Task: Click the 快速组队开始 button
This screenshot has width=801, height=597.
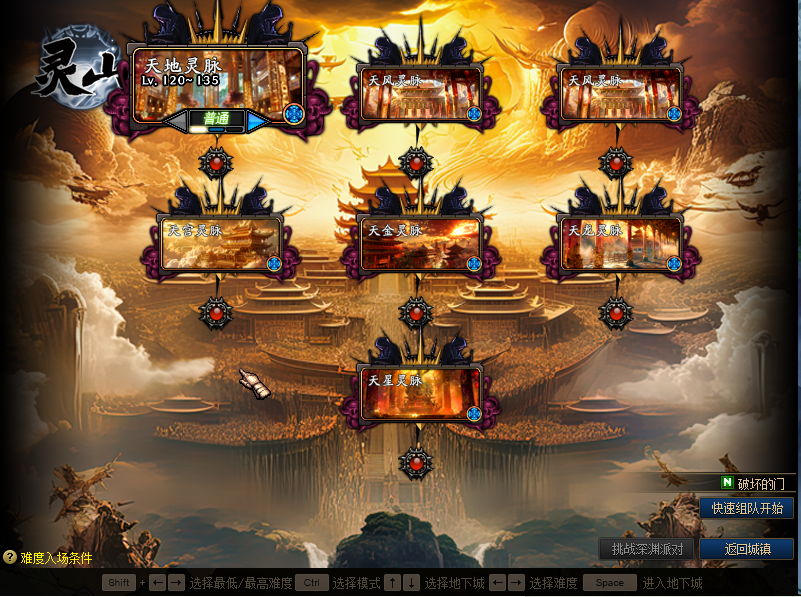Action: point(746,508)
